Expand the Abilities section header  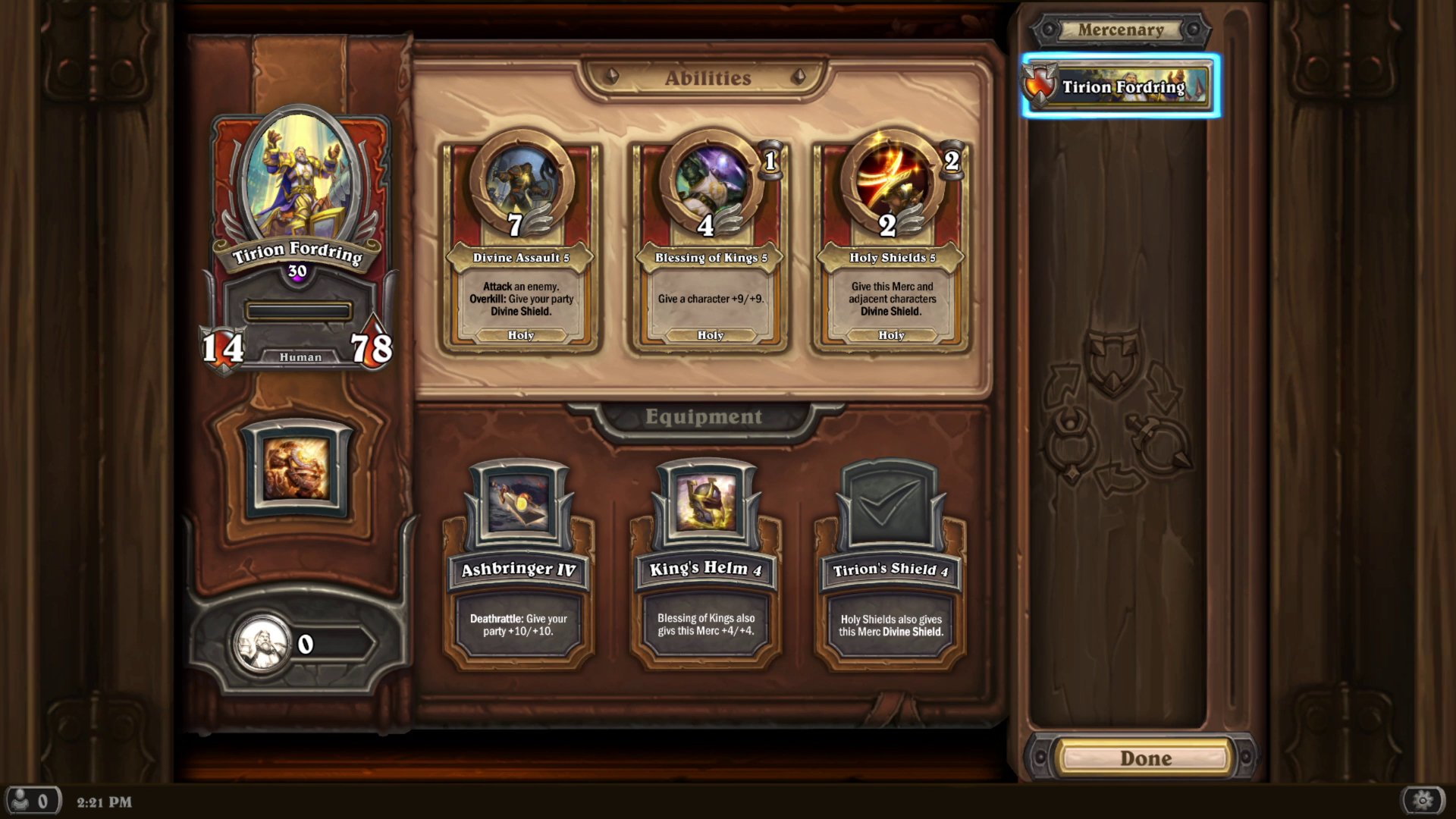tap(706, 77)
